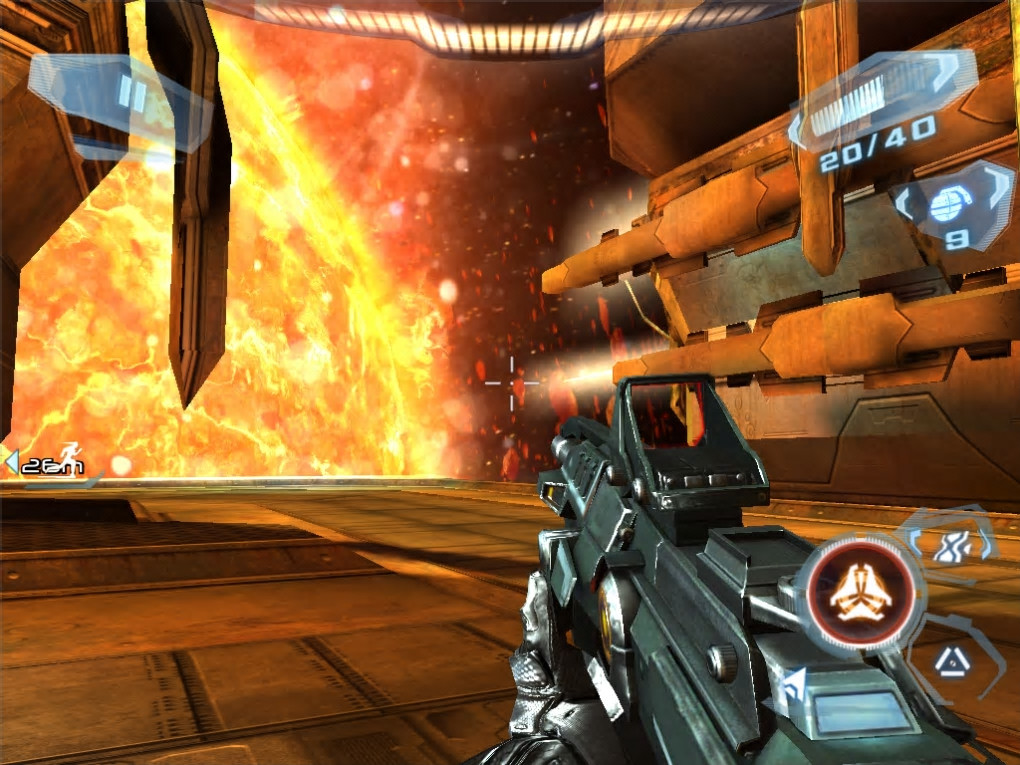Tap the triangle jump button

pyautogui.click(x=951, y=659)
